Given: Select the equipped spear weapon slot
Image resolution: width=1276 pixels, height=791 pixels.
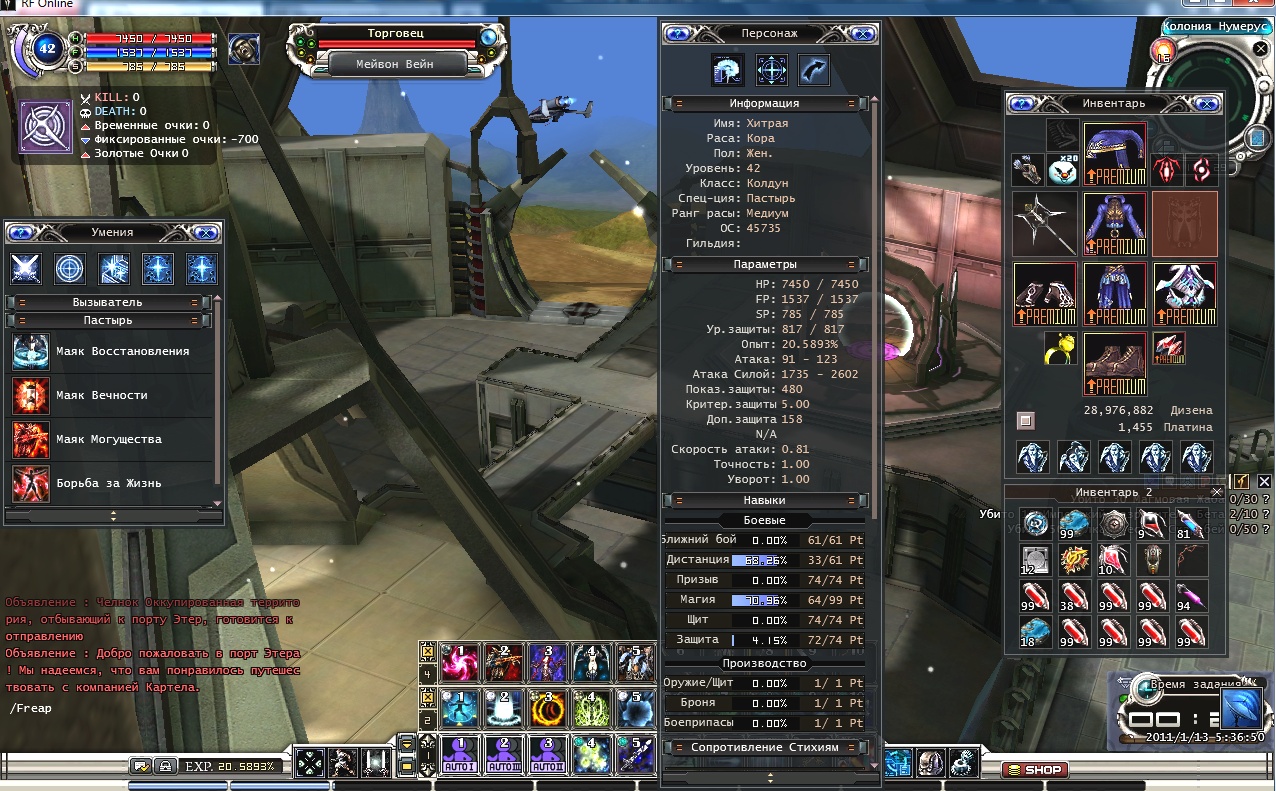Looking at the screenshot, I should (x=1044, y=224).
